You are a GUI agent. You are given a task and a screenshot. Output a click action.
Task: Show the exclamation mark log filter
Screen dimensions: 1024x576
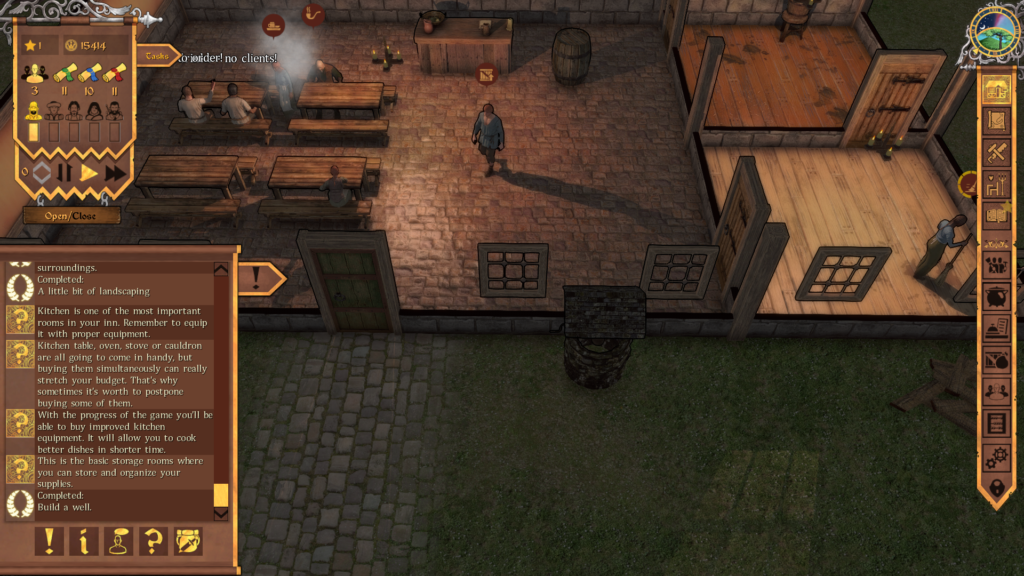[x=48, y=541]
